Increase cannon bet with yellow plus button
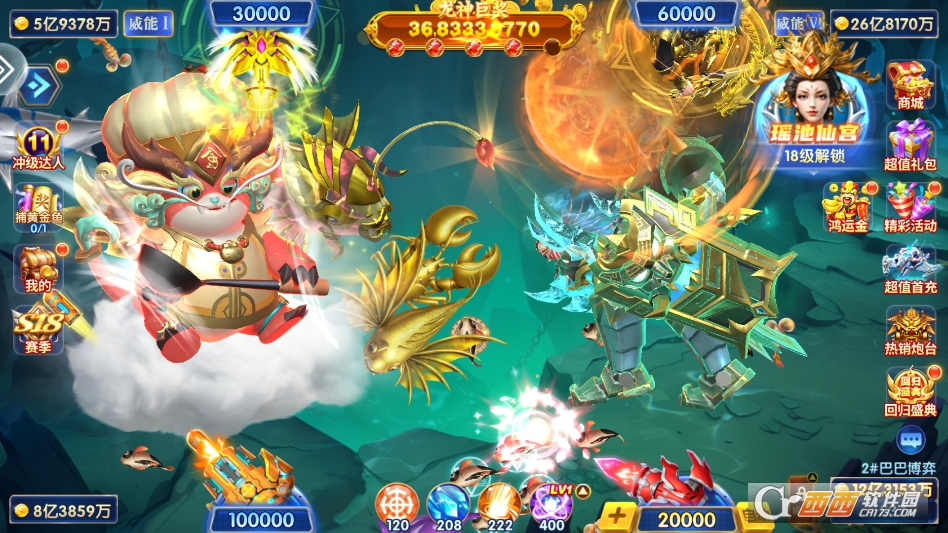The height and width of the screenshot is (533, 948). pyautogui.click(x=619, y=517)
